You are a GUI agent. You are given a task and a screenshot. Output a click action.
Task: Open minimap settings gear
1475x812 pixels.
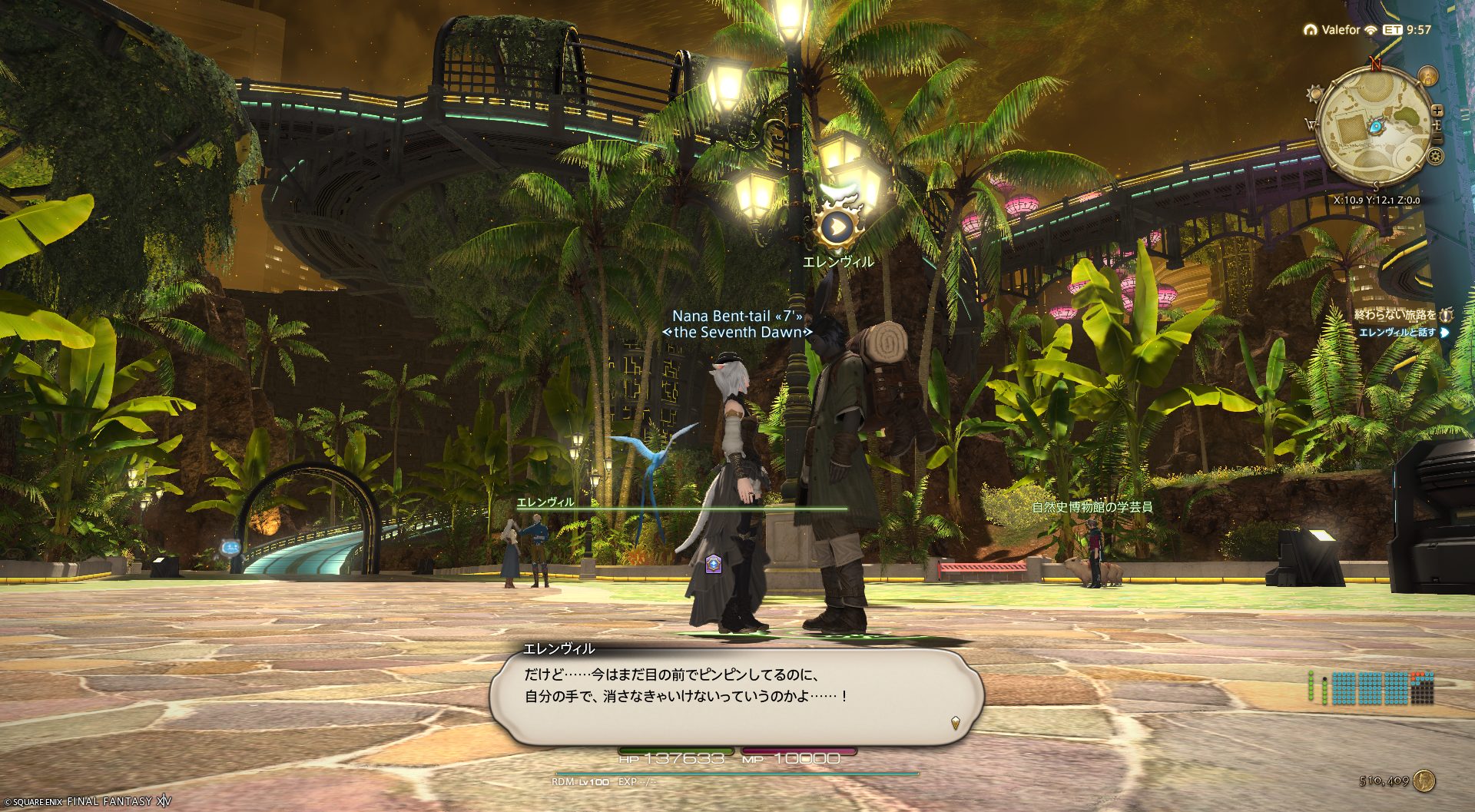point(1435,157)
